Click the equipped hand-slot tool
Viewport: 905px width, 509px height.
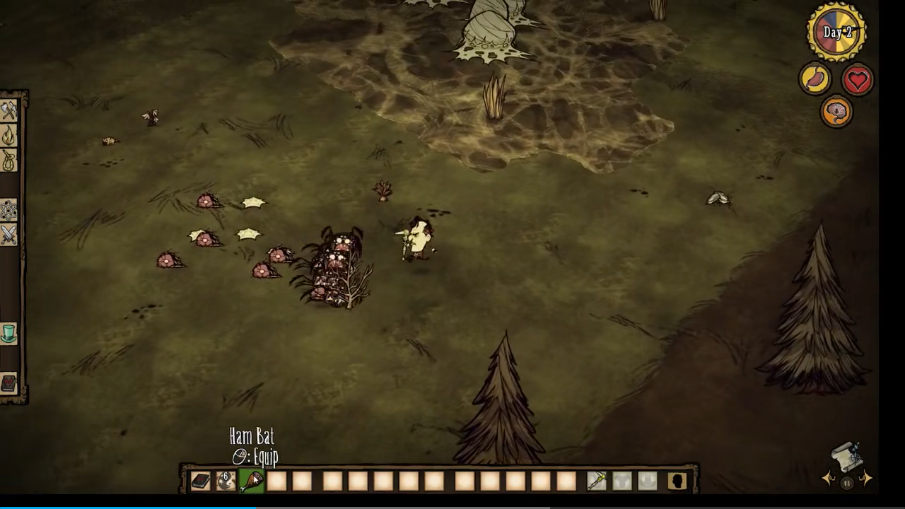tap(597, 481)
